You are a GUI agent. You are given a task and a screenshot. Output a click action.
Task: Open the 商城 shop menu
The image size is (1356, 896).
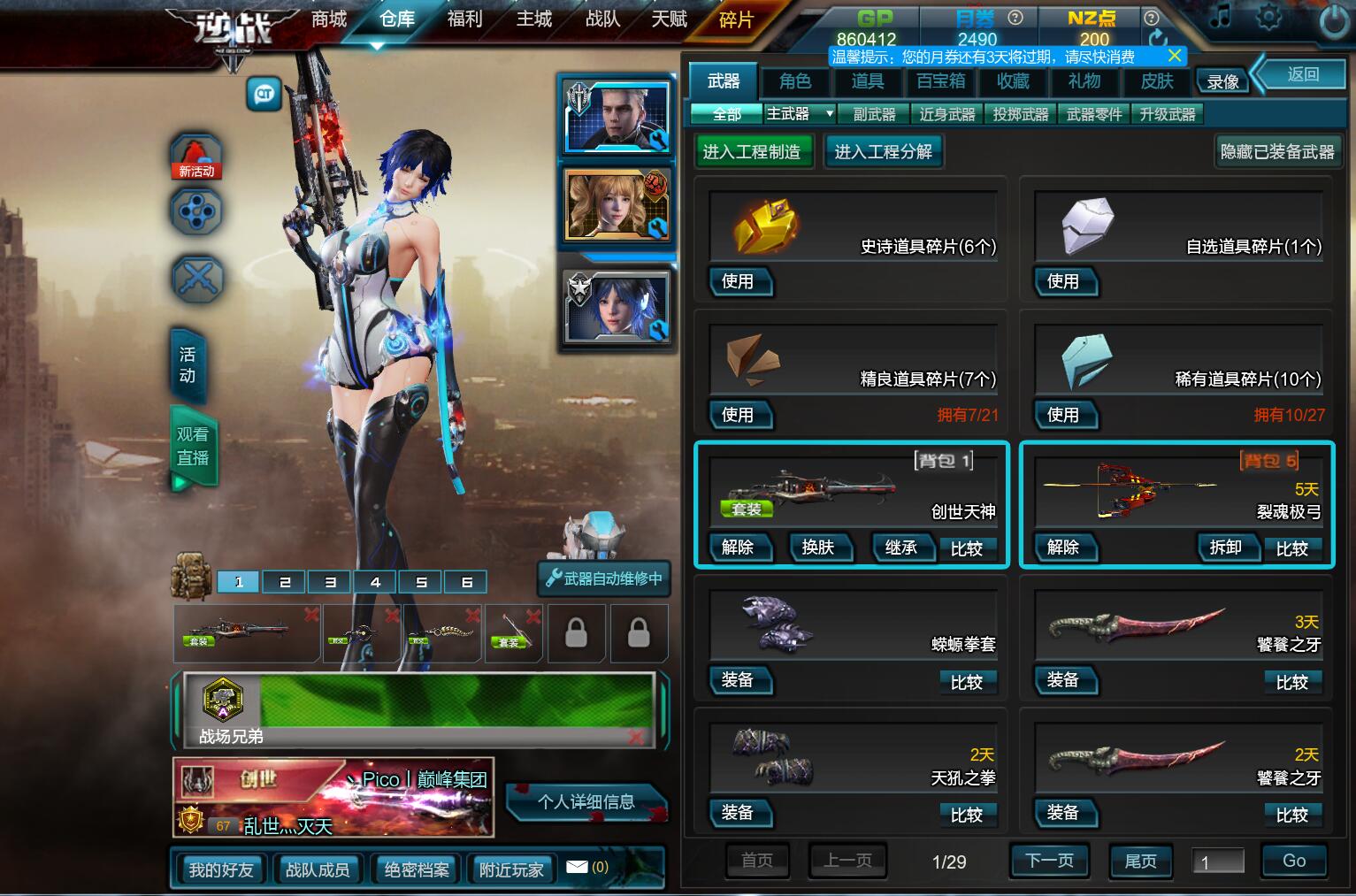[328, 19]
